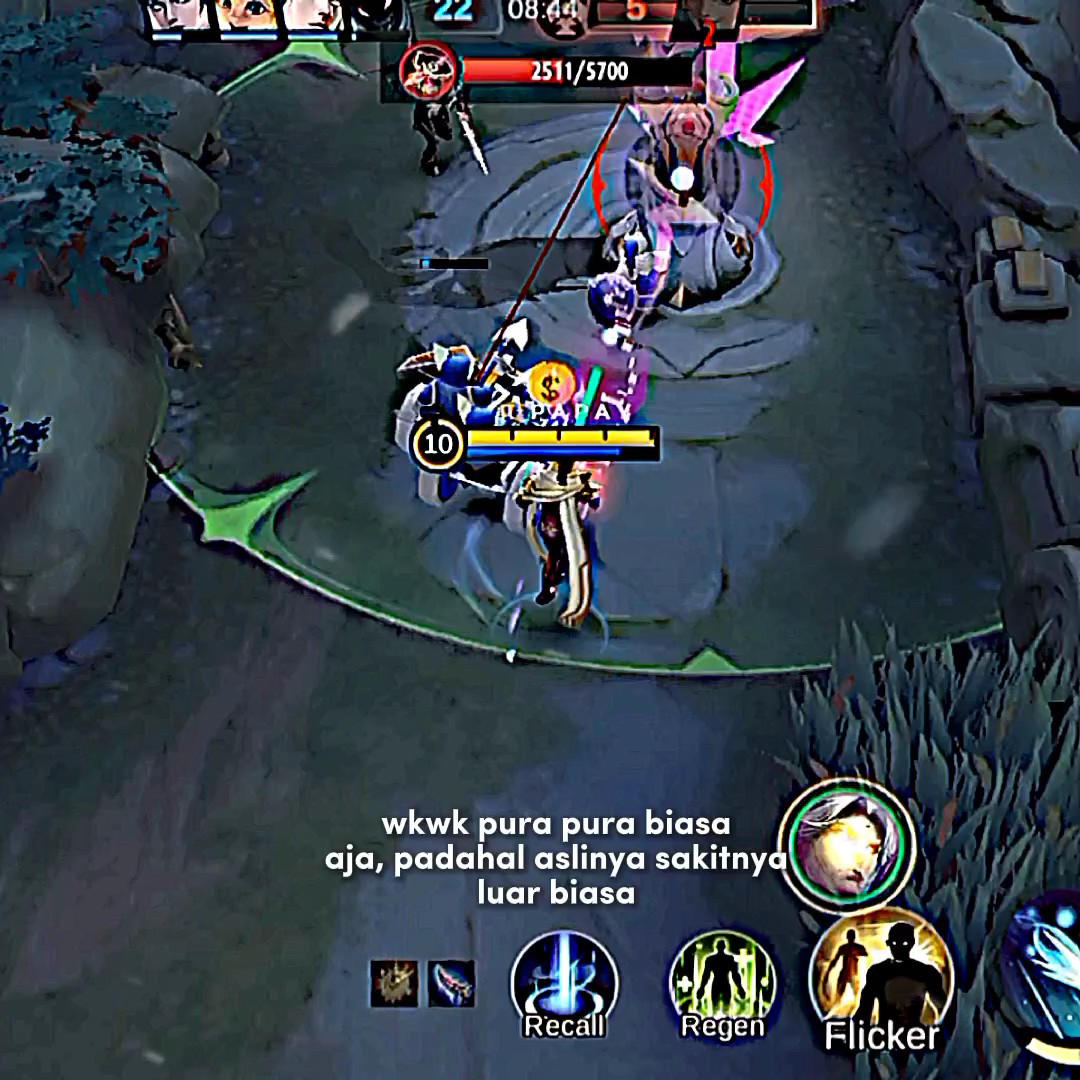The image size is (1080, 1080).
Task: Select the golden spiked equipment item slot
Action: (x=394, y=983)
